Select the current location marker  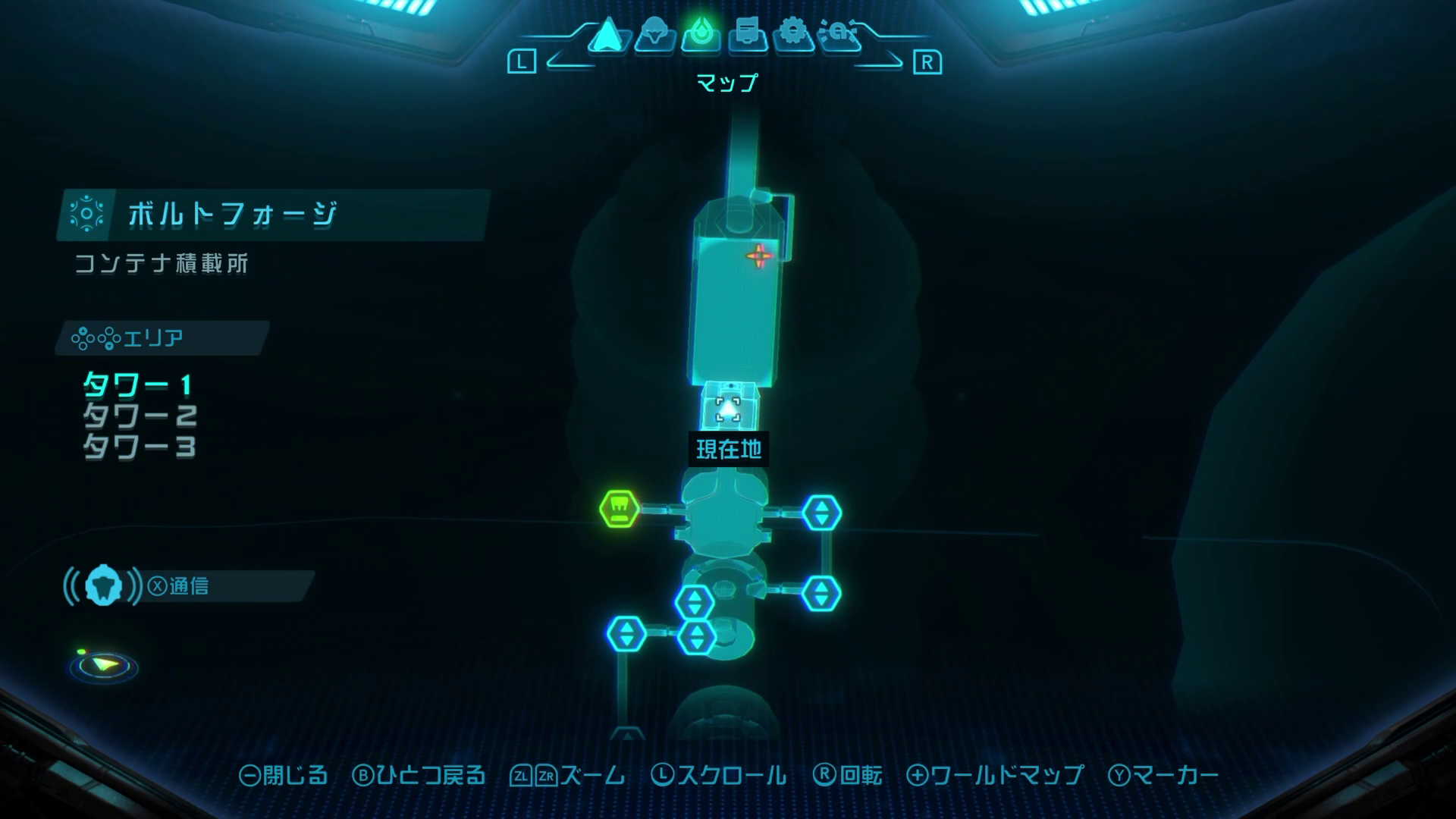[x=728, y=410]
